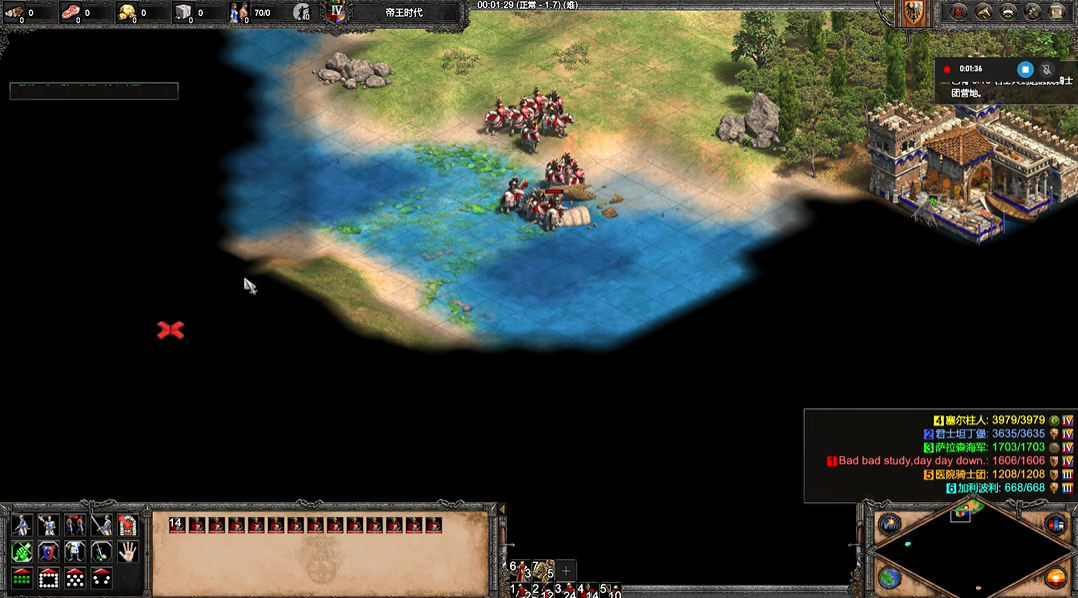Open objectives with the red checkmark button

point(958,12)
